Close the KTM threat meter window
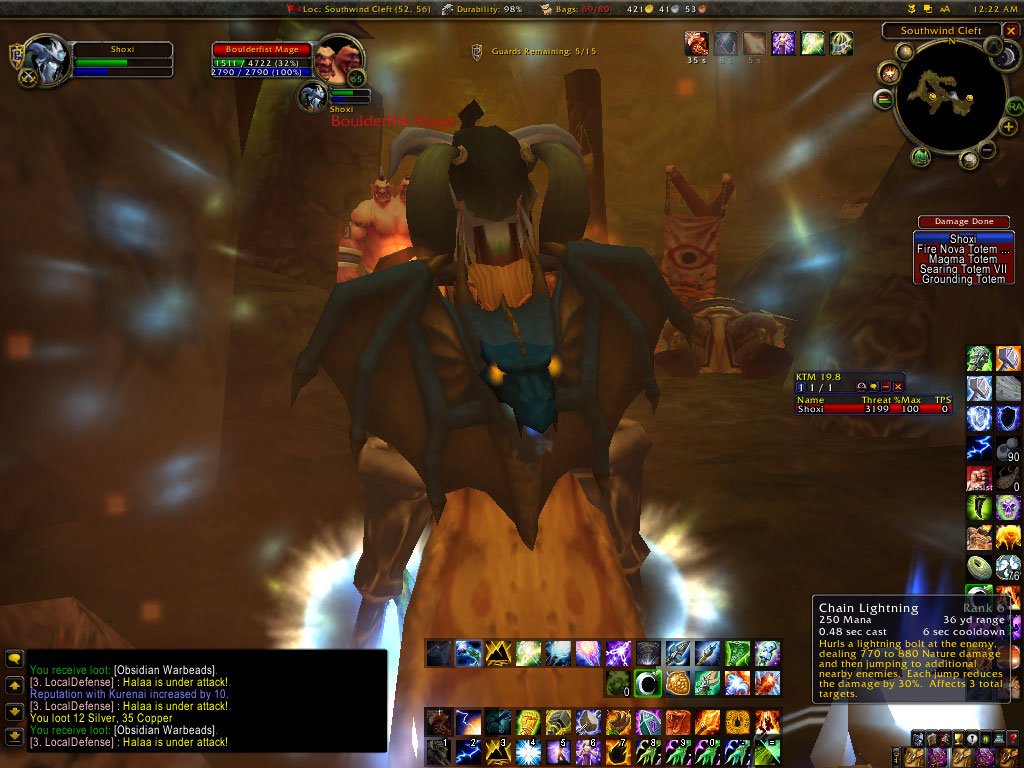Viewport: 1024px width, 768px height. (x=898, y=386)
